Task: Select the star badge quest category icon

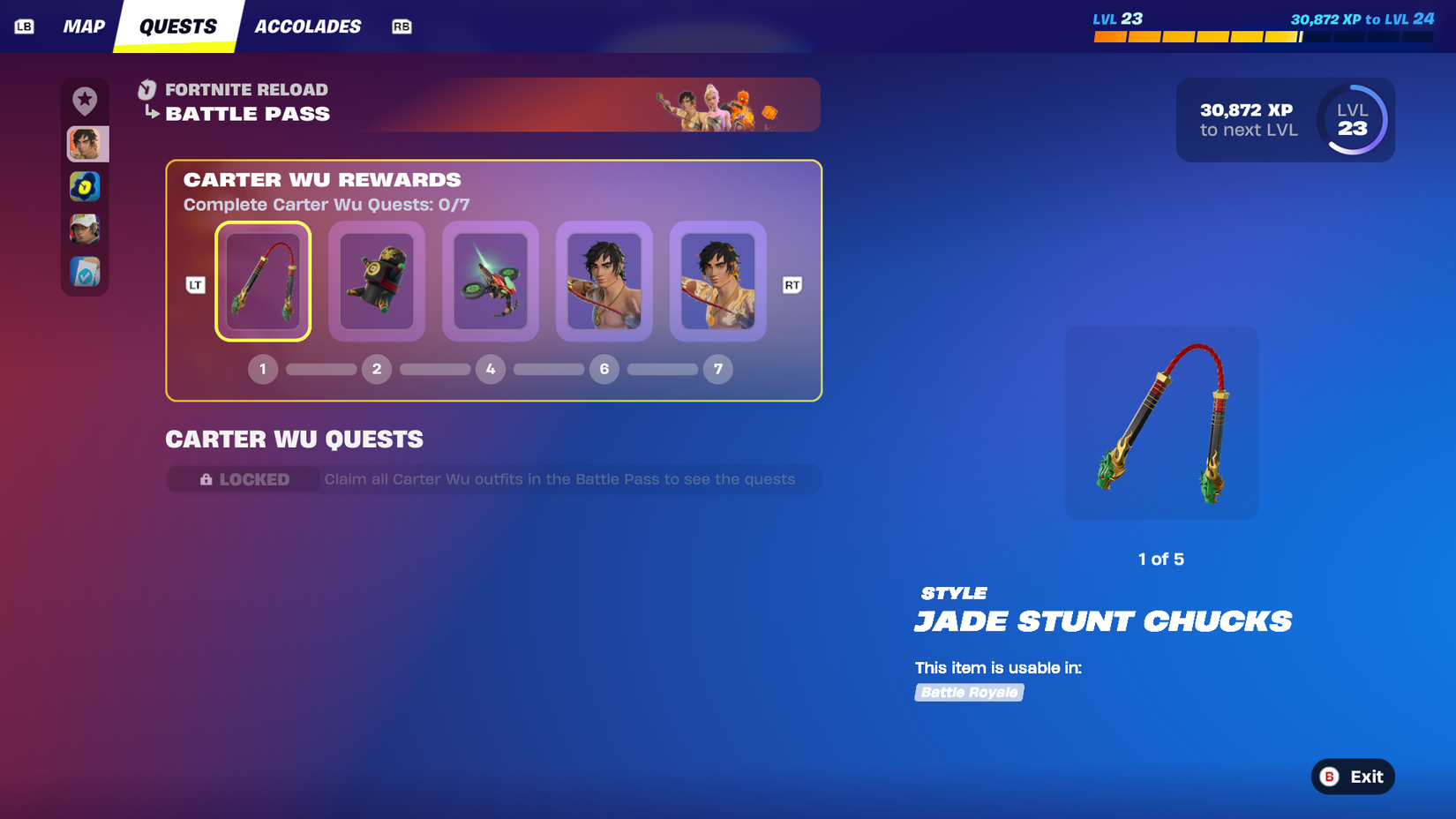Action: pos(85,100)
